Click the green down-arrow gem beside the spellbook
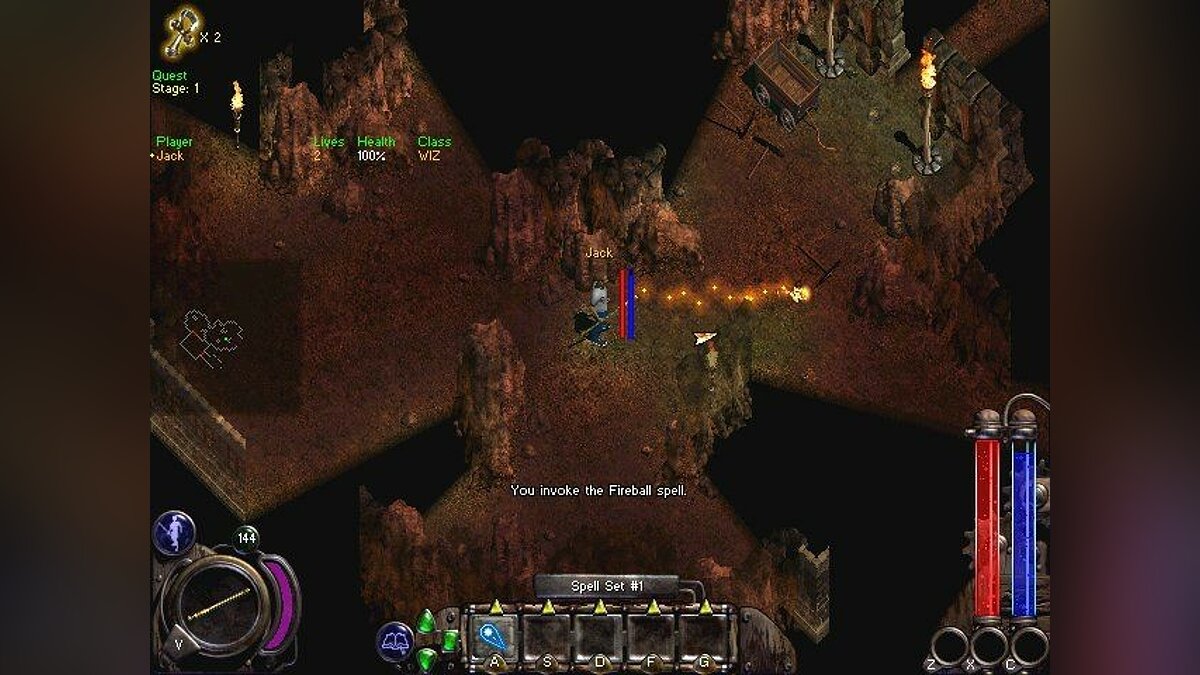The height and width of the screenshot is (675, 1200). click(427, 659)
